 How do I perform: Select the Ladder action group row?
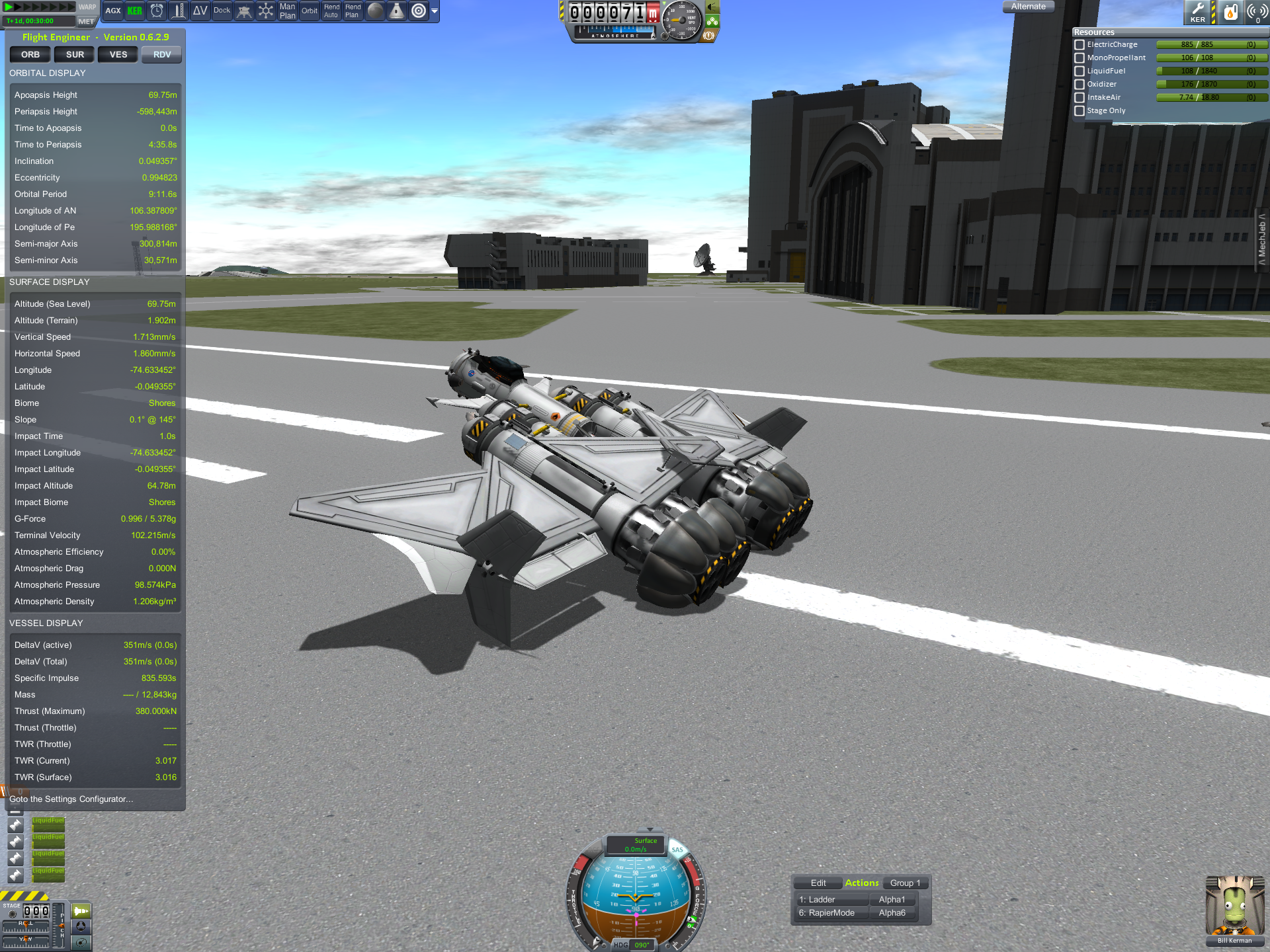click(x=833, y=900)
